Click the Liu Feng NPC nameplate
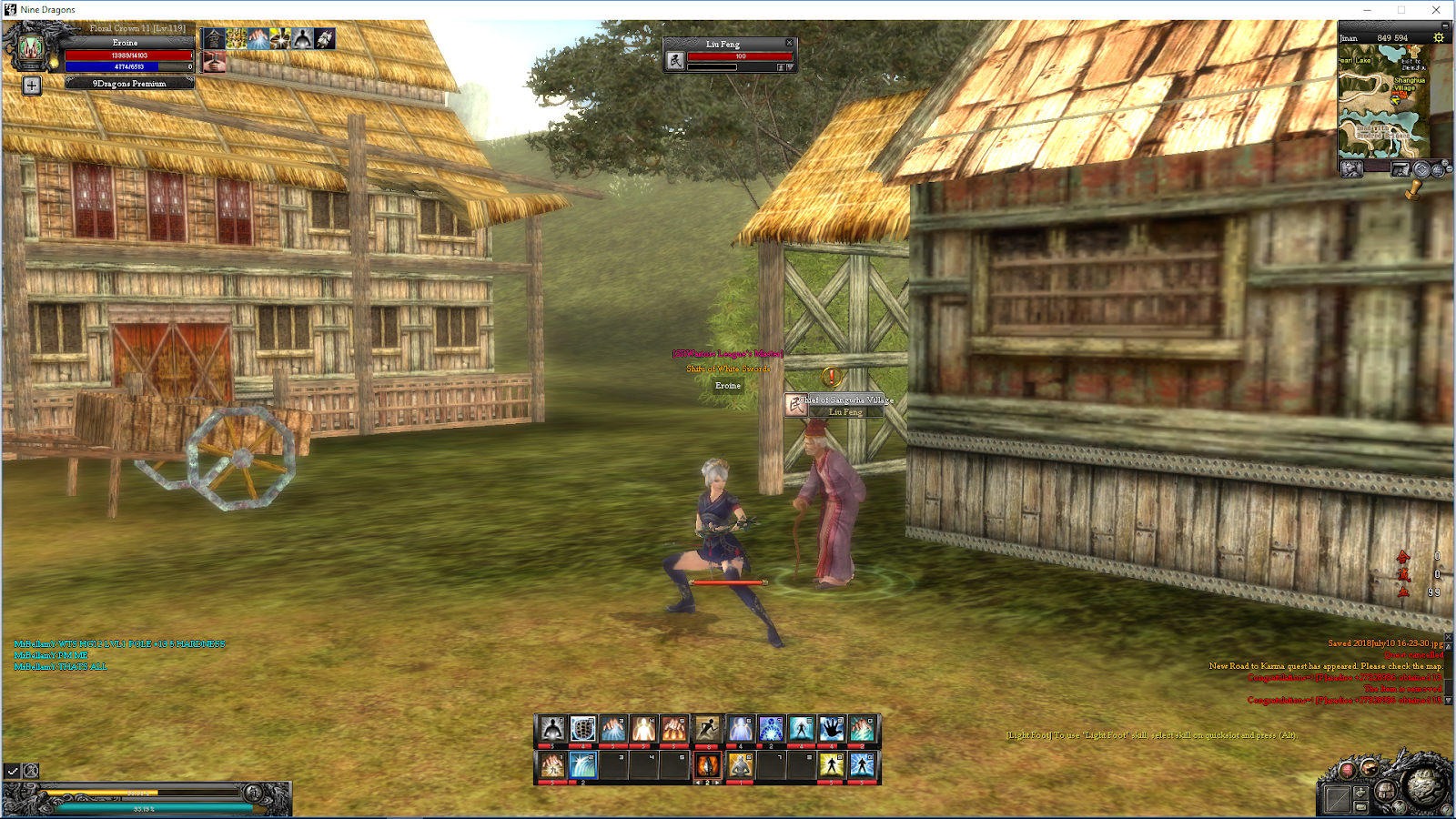 pyautogui.click(x=844, y=412)
